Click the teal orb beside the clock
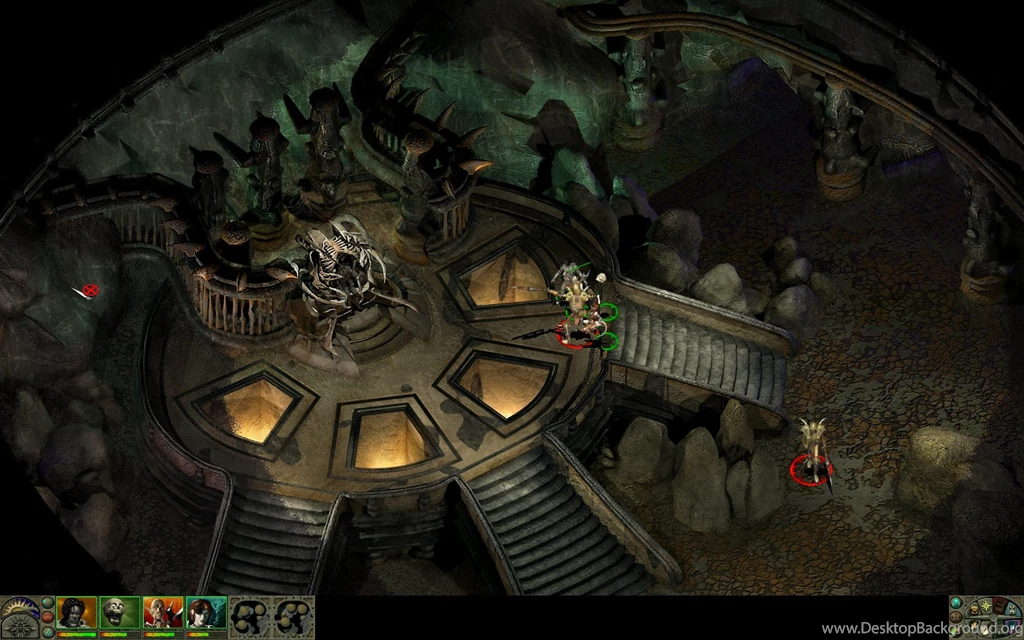The image size is (1024, 640). point(48,602)
